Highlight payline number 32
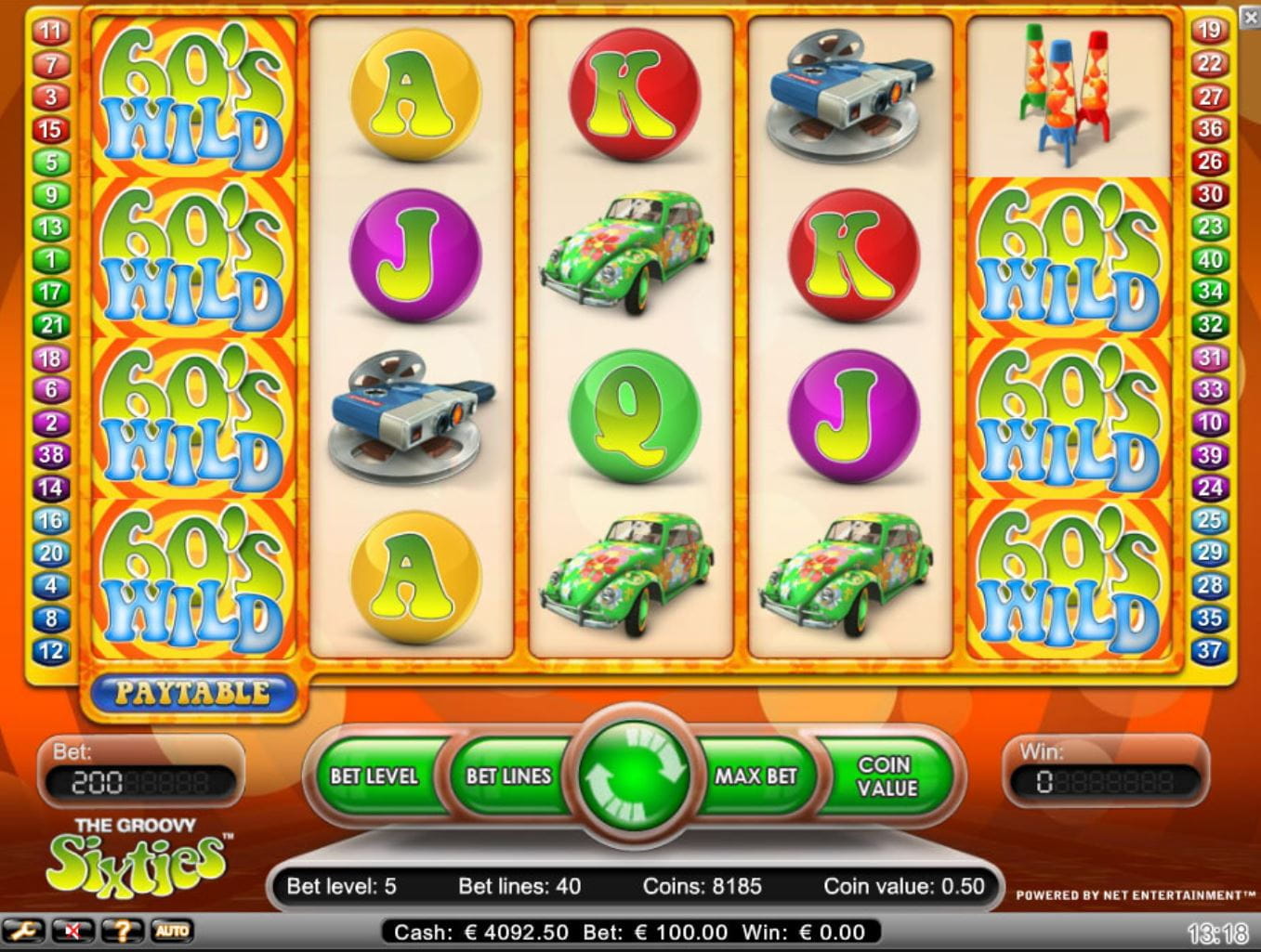The width and height of the screenshot is (1261, 952). [x=1209, y=325]
